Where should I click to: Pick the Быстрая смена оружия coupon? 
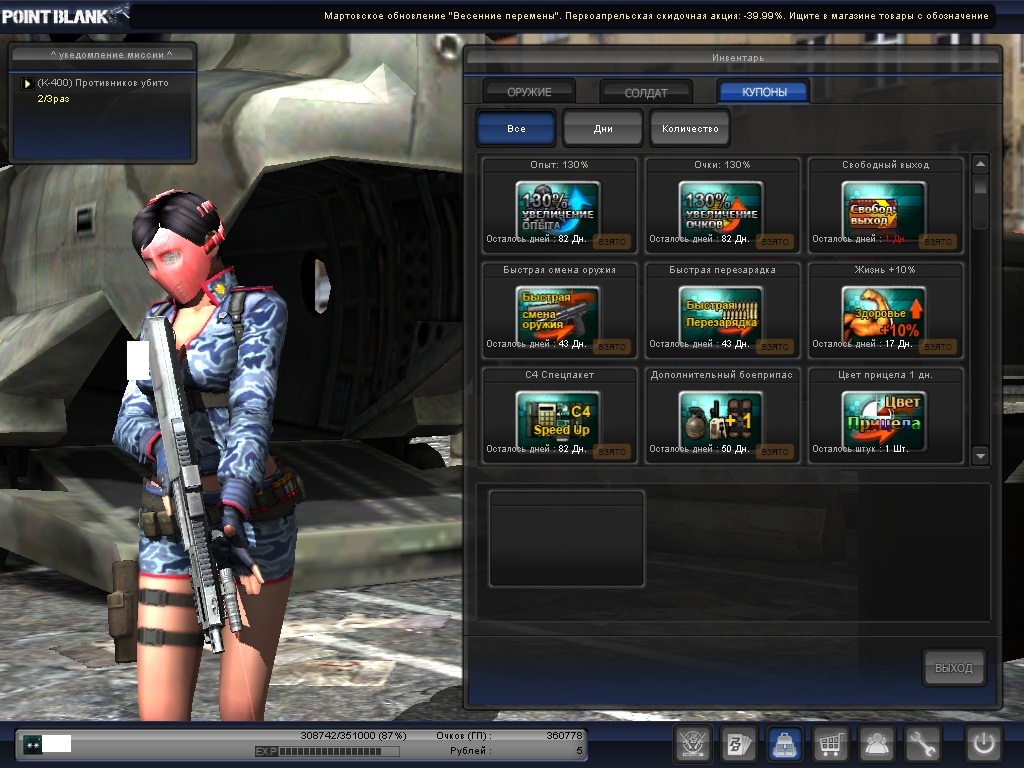(557, 313)
